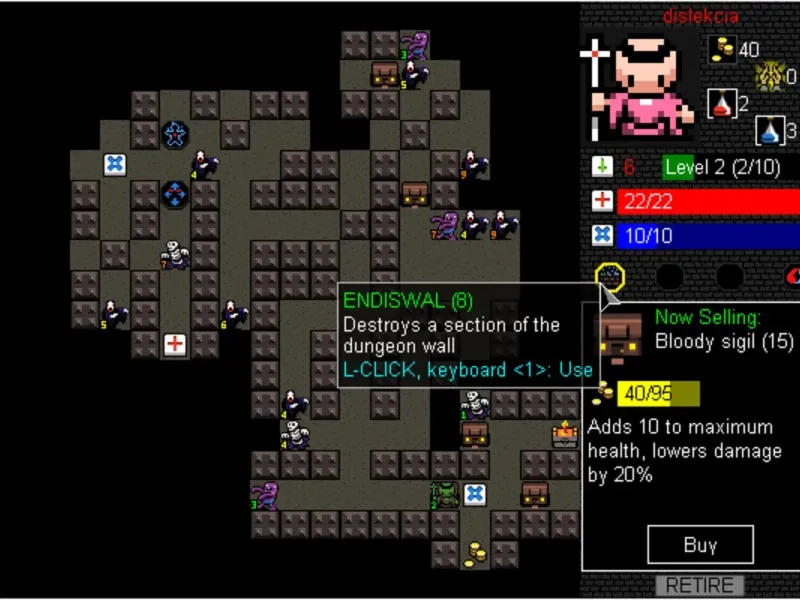Drink a blue mana potion
This screenshot has width=800, height=600.
coord(769,130)
